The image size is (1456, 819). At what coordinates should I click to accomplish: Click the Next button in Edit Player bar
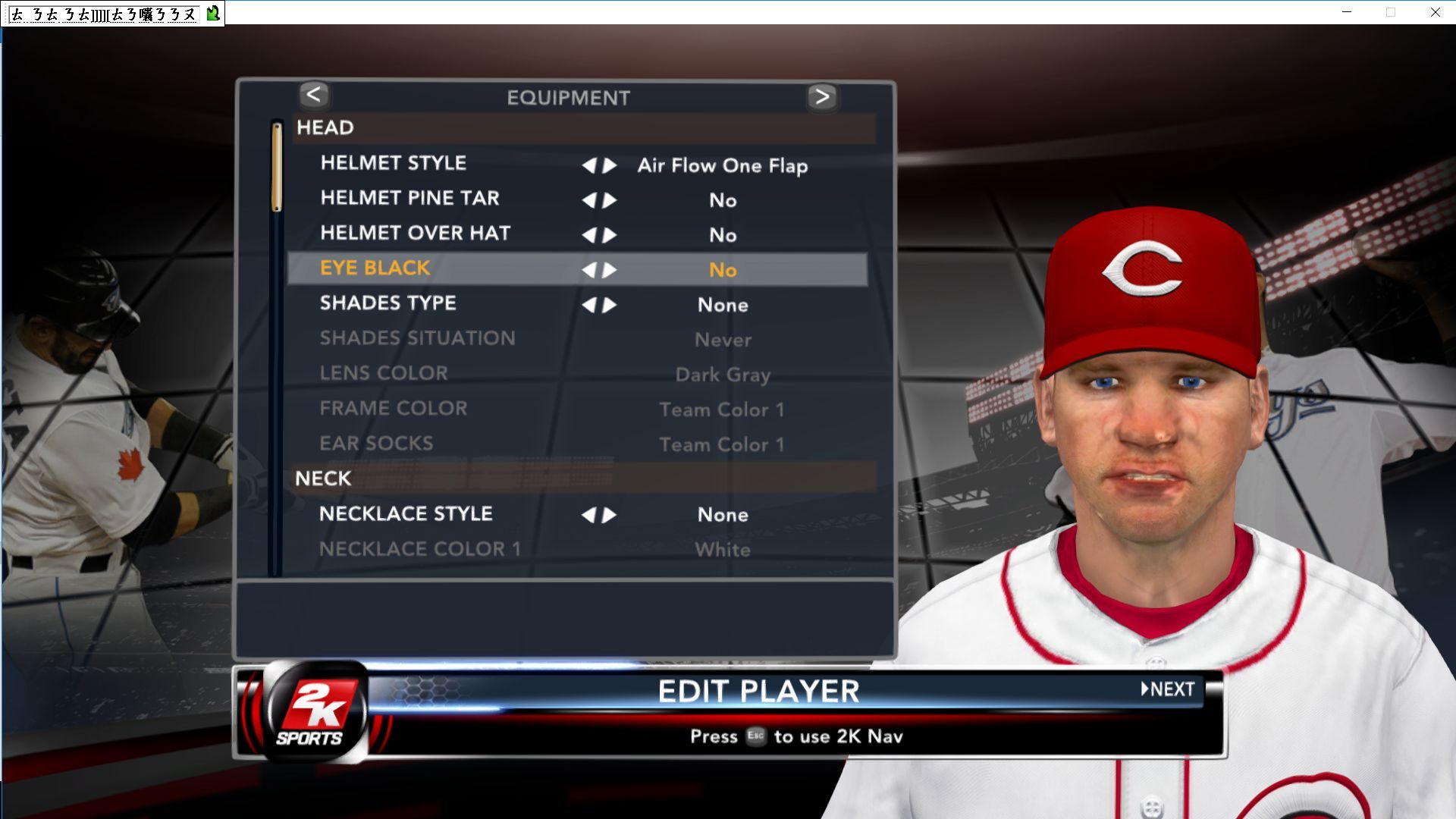click(1168, 689)
